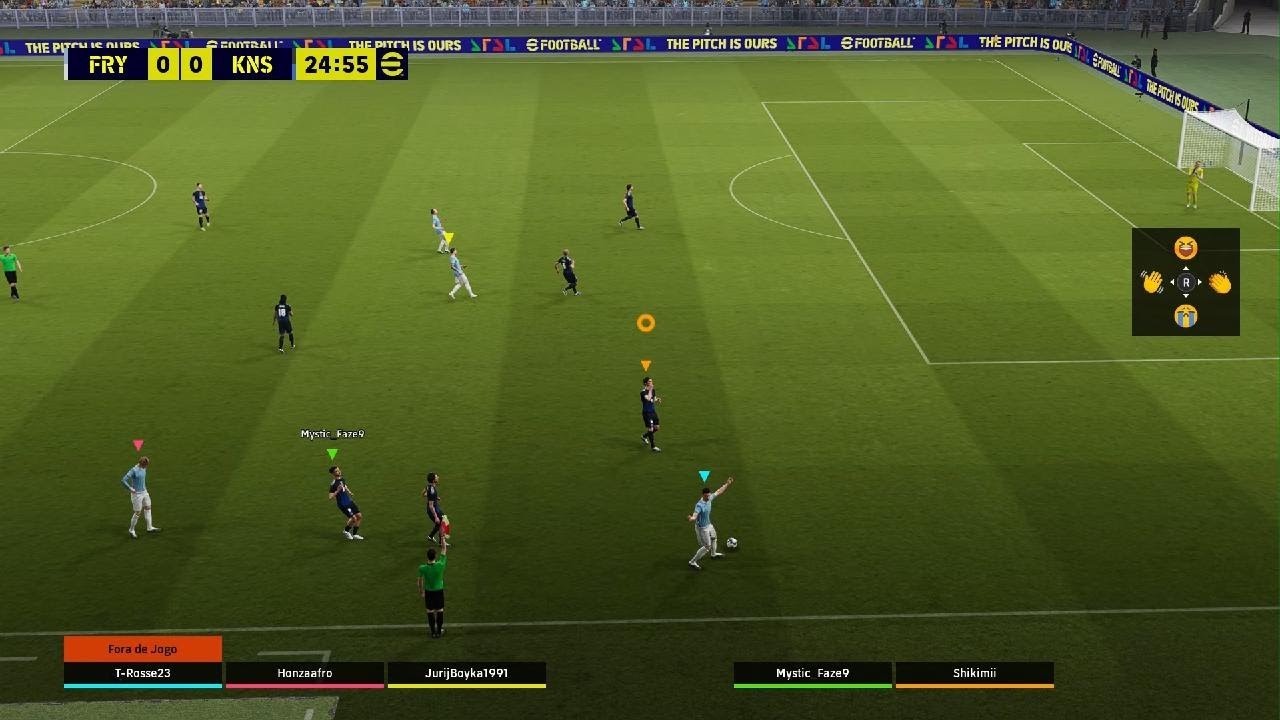Send the laughing face emote
1280x720 pixels.
coord(1186,248)
